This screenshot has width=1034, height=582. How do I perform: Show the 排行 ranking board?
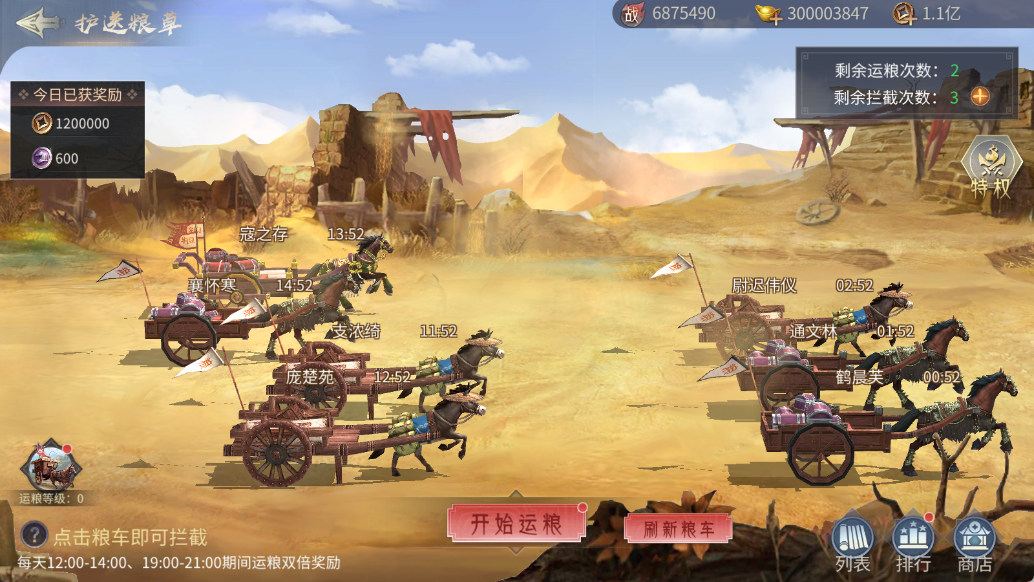(x=912, y=544)
